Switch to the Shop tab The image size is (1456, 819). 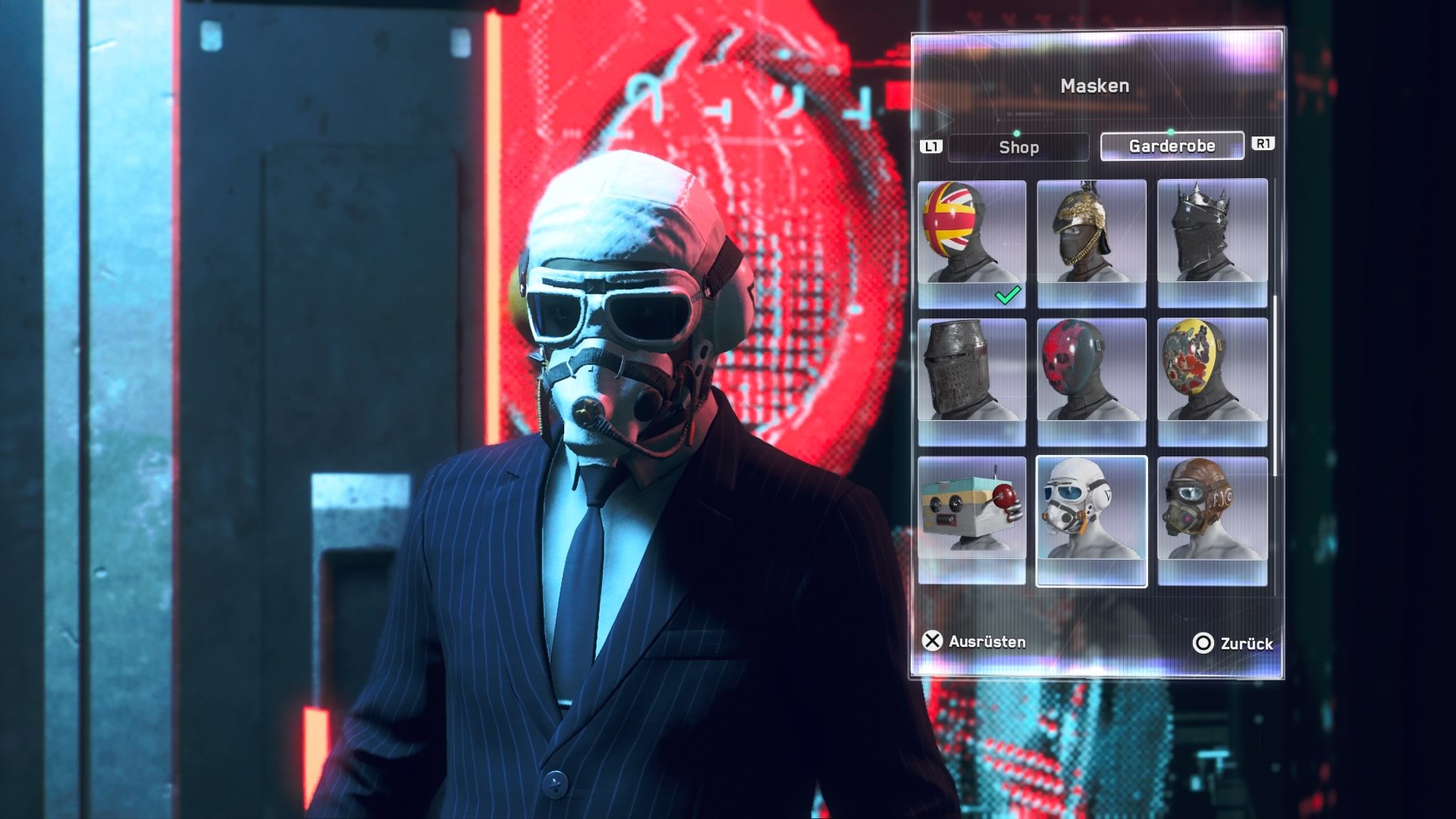click(x=1018, y=148)
